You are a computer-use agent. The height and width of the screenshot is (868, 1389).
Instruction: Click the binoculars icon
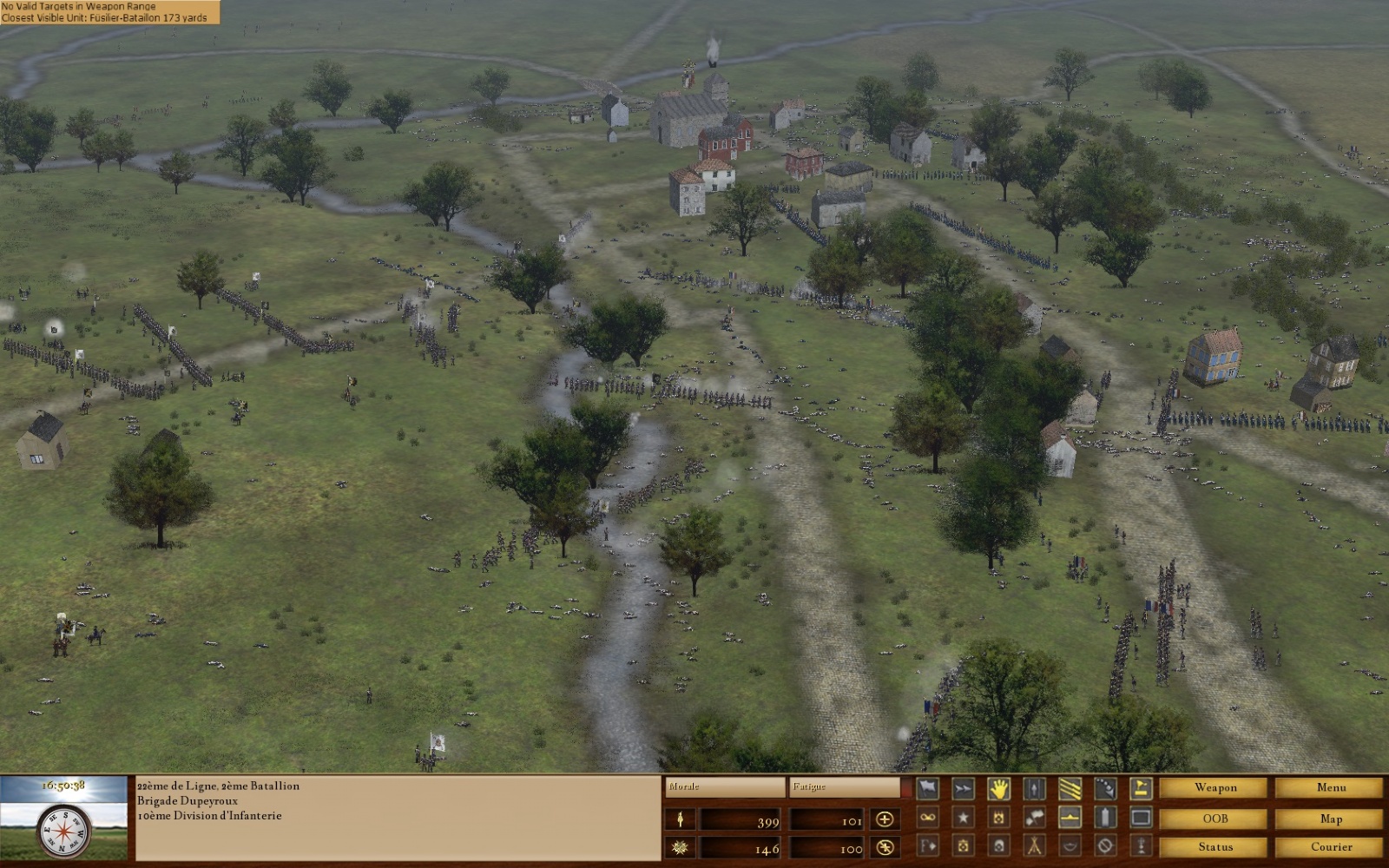pyautogui.click(x=928, y=818)
